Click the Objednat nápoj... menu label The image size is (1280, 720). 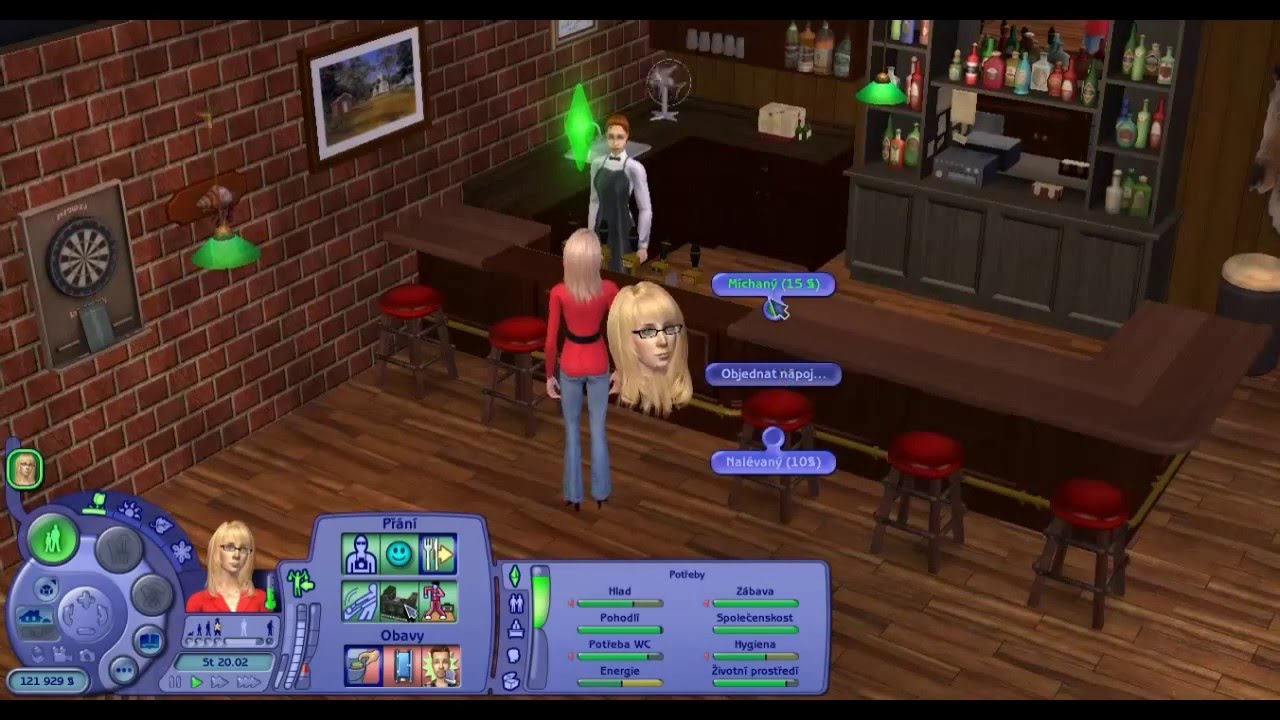[773, 374]
